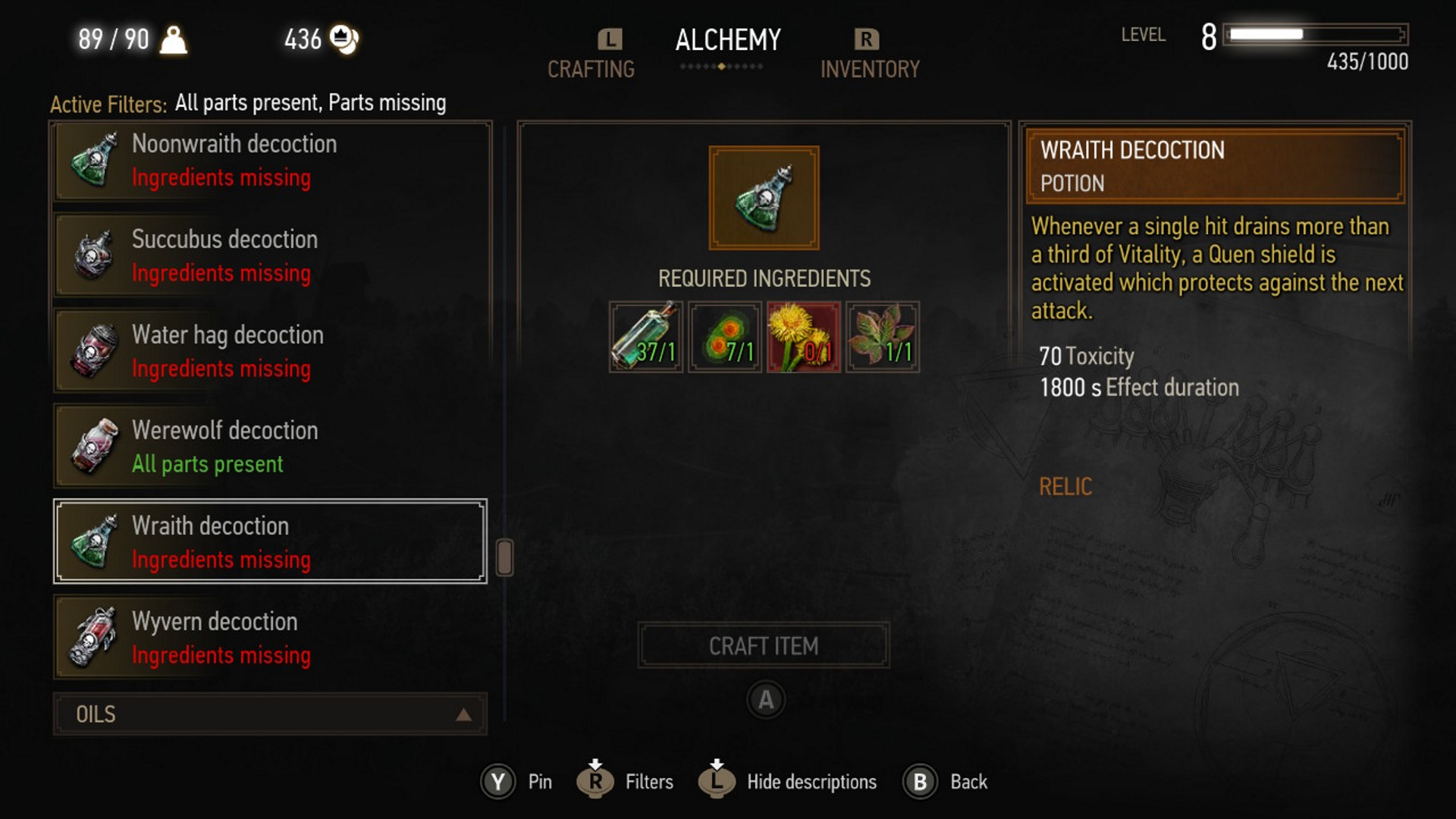The height and width of the screenshot is (819, 1456).
Task: Click the Craft Item button
Action: point(764,645)
